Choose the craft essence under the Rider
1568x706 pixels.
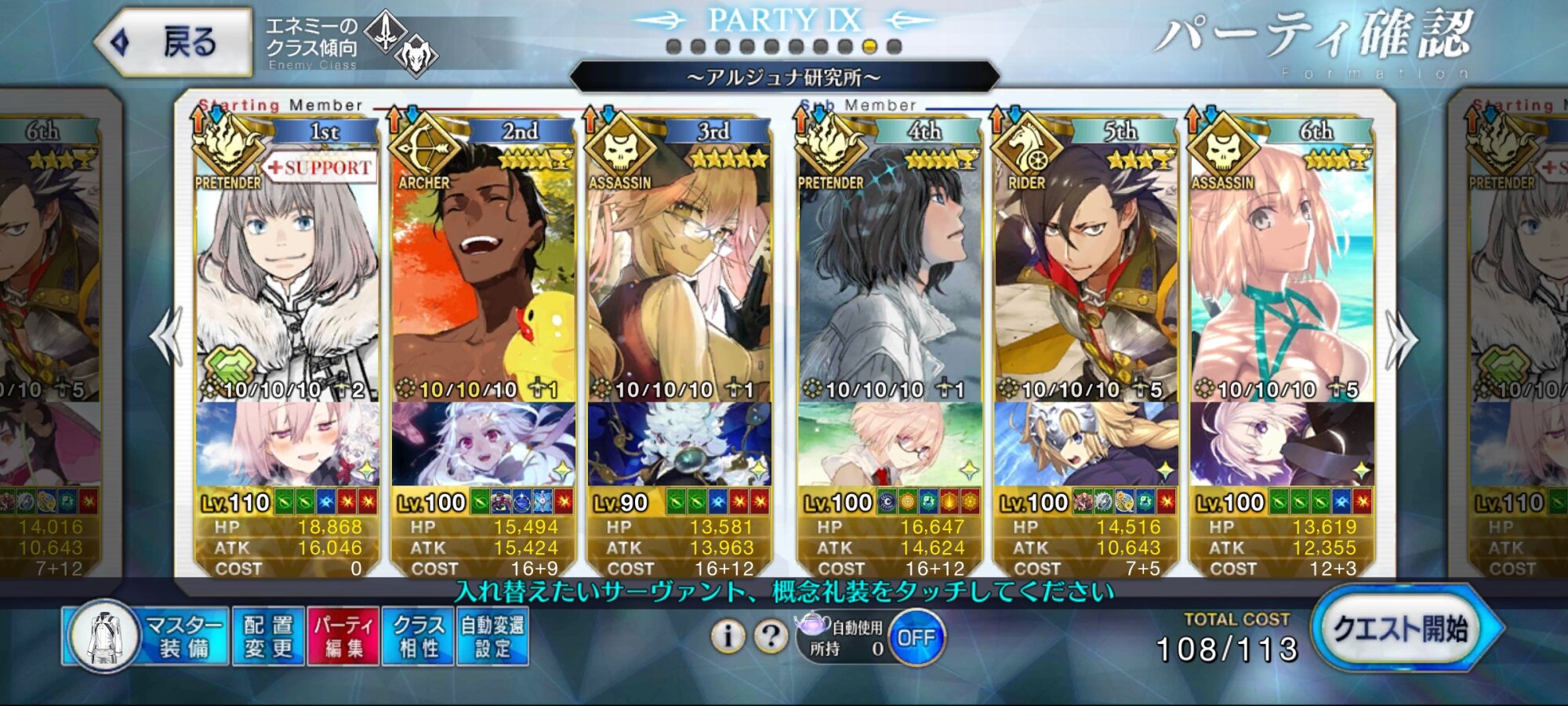1086,444
